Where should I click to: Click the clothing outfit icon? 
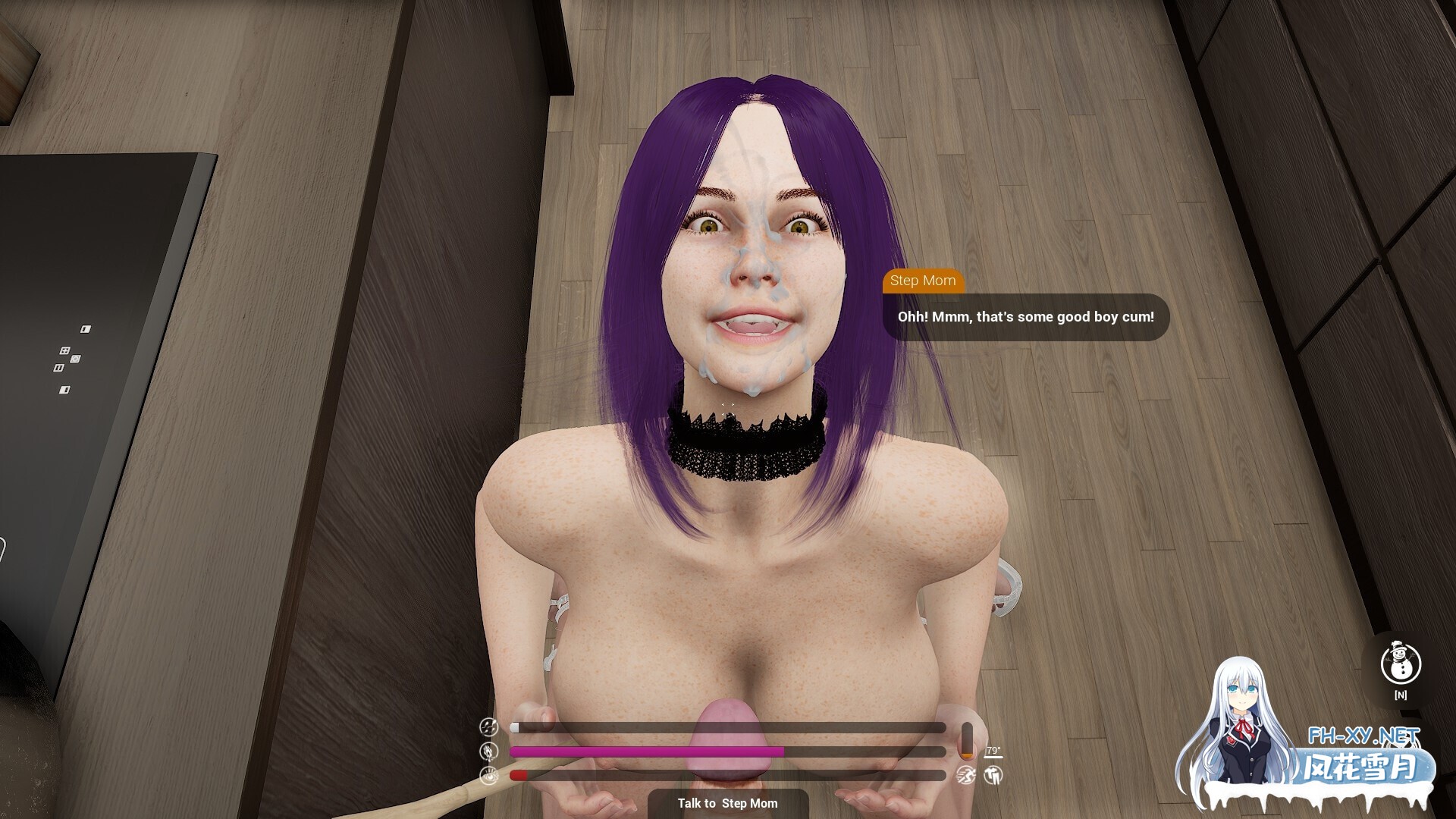point(993,775)
